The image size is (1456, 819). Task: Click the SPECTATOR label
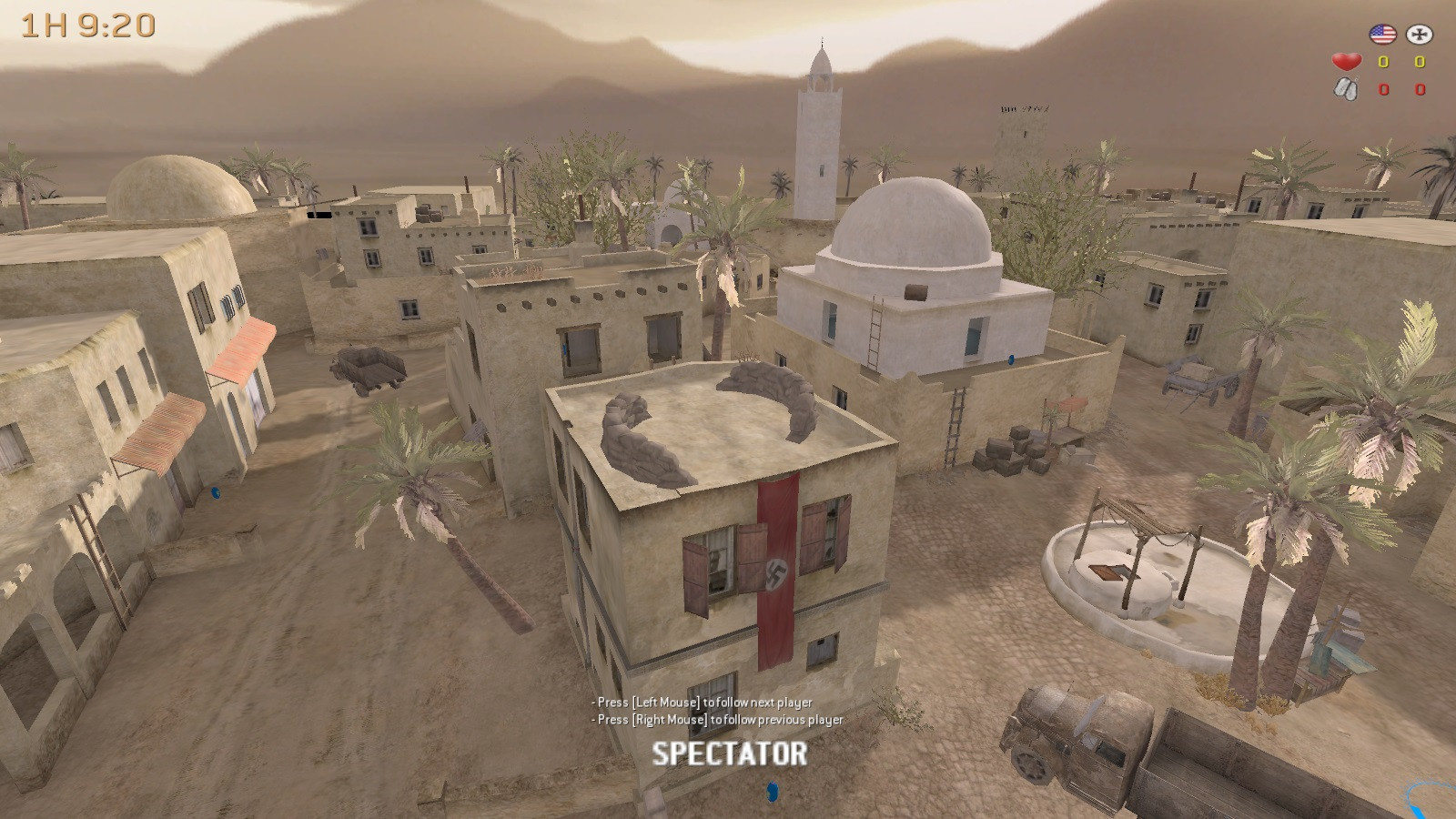[728, 752]
